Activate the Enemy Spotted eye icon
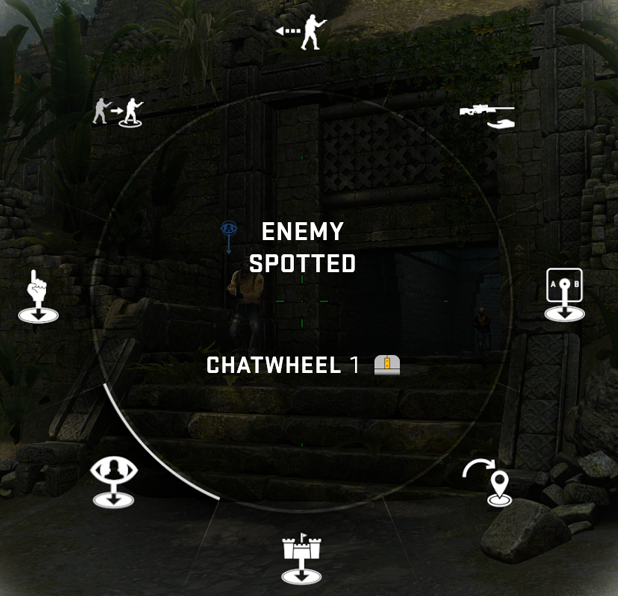618x596 pixels. pyautogui.click(x=113, y=481)
